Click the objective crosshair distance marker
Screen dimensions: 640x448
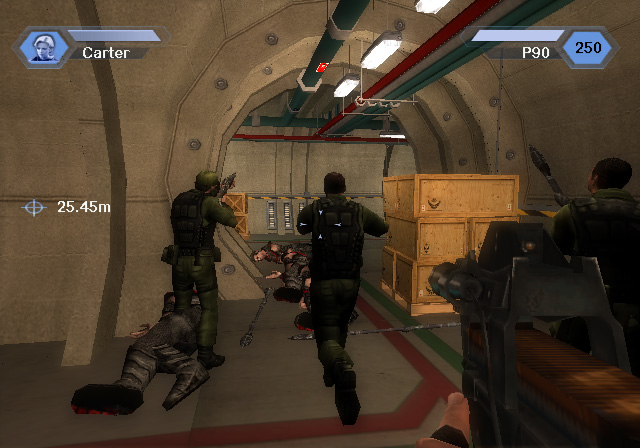pyautogui.click(x=35, y=207)
